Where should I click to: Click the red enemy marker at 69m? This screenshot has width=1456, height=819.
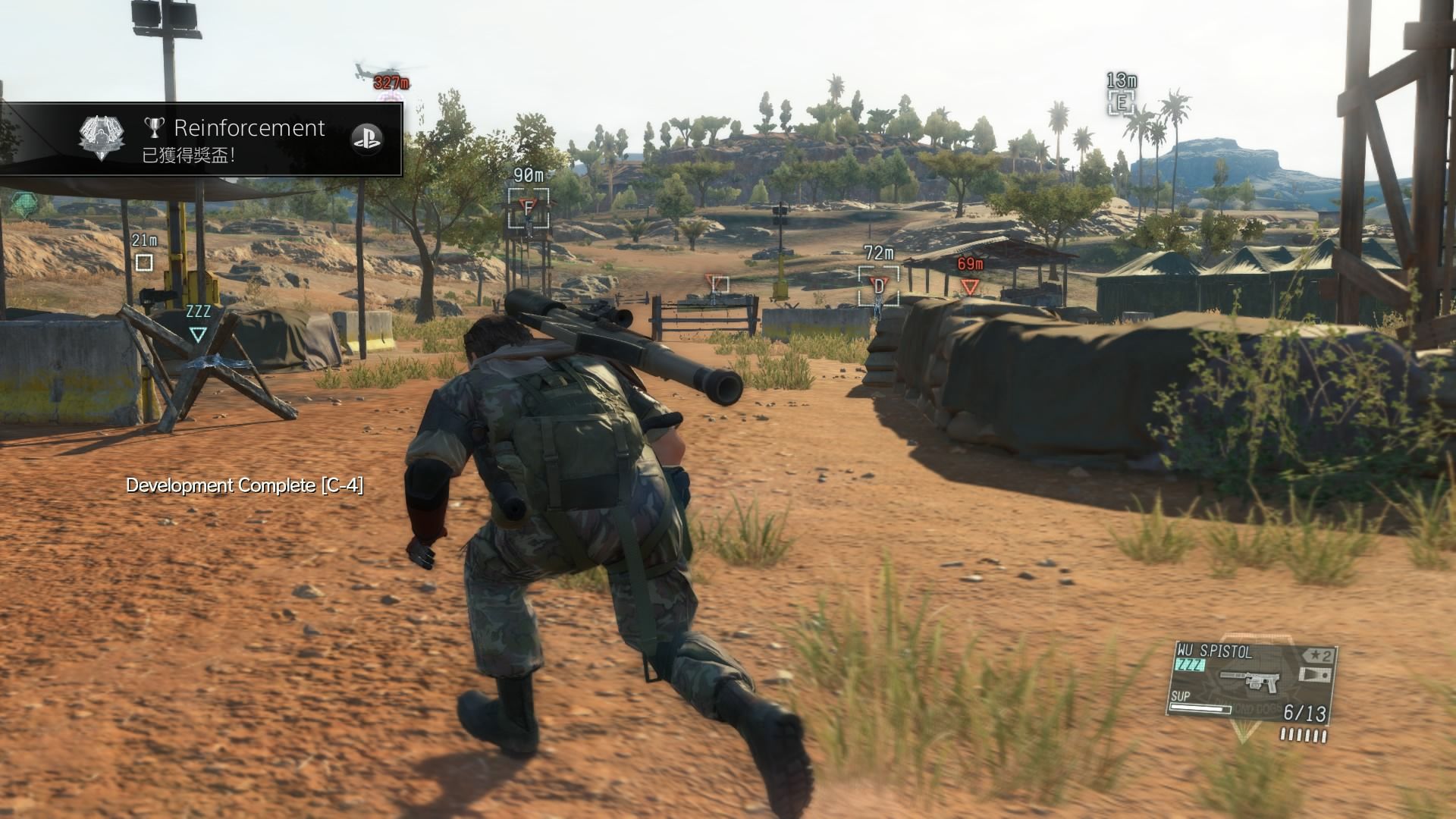click(x=970, y=287)
